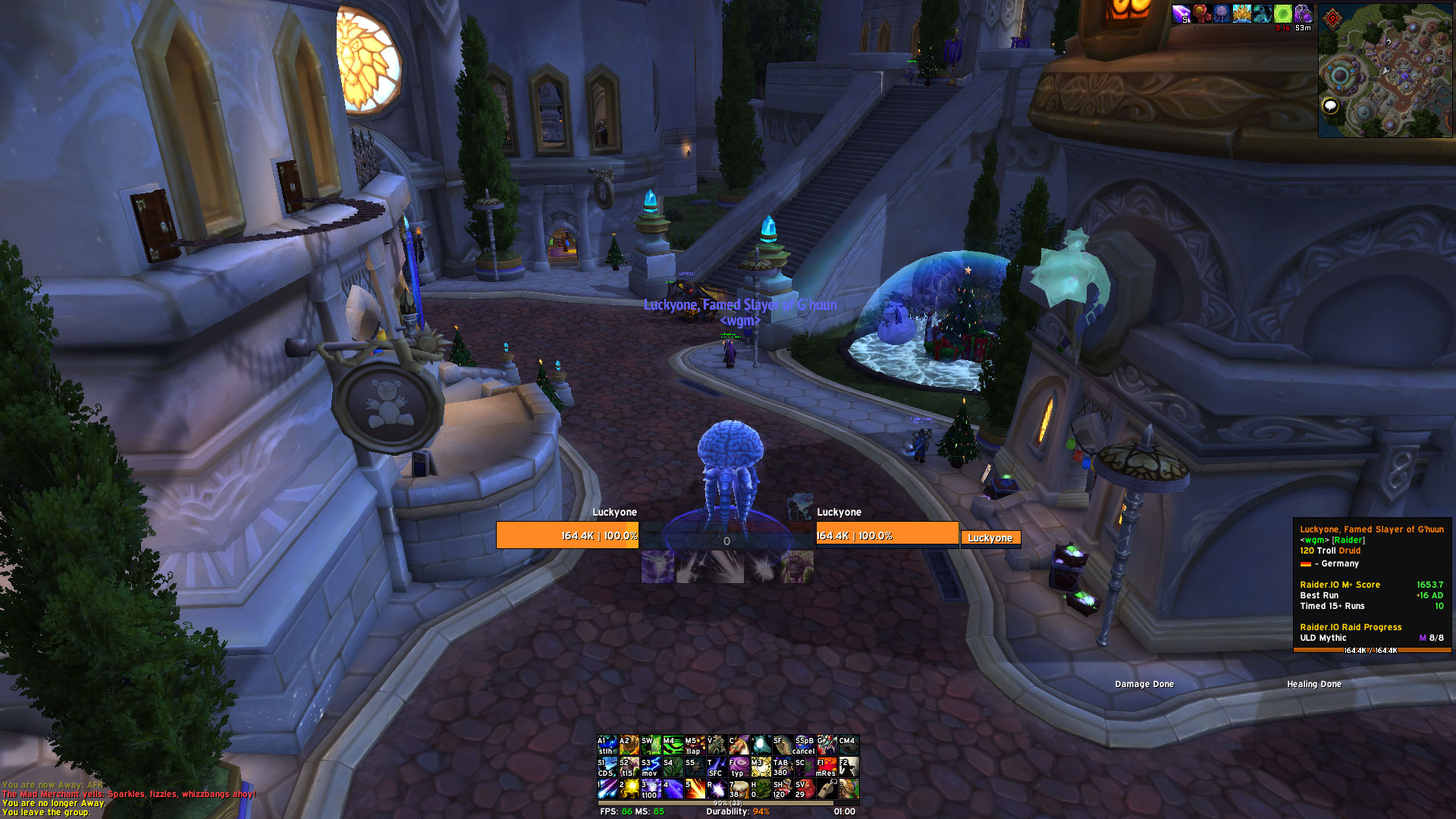Image resolution: width=1456 pixels, height=819 pixels.
Task: Use the drum item showing 38 charges
Action: [738, 789]
